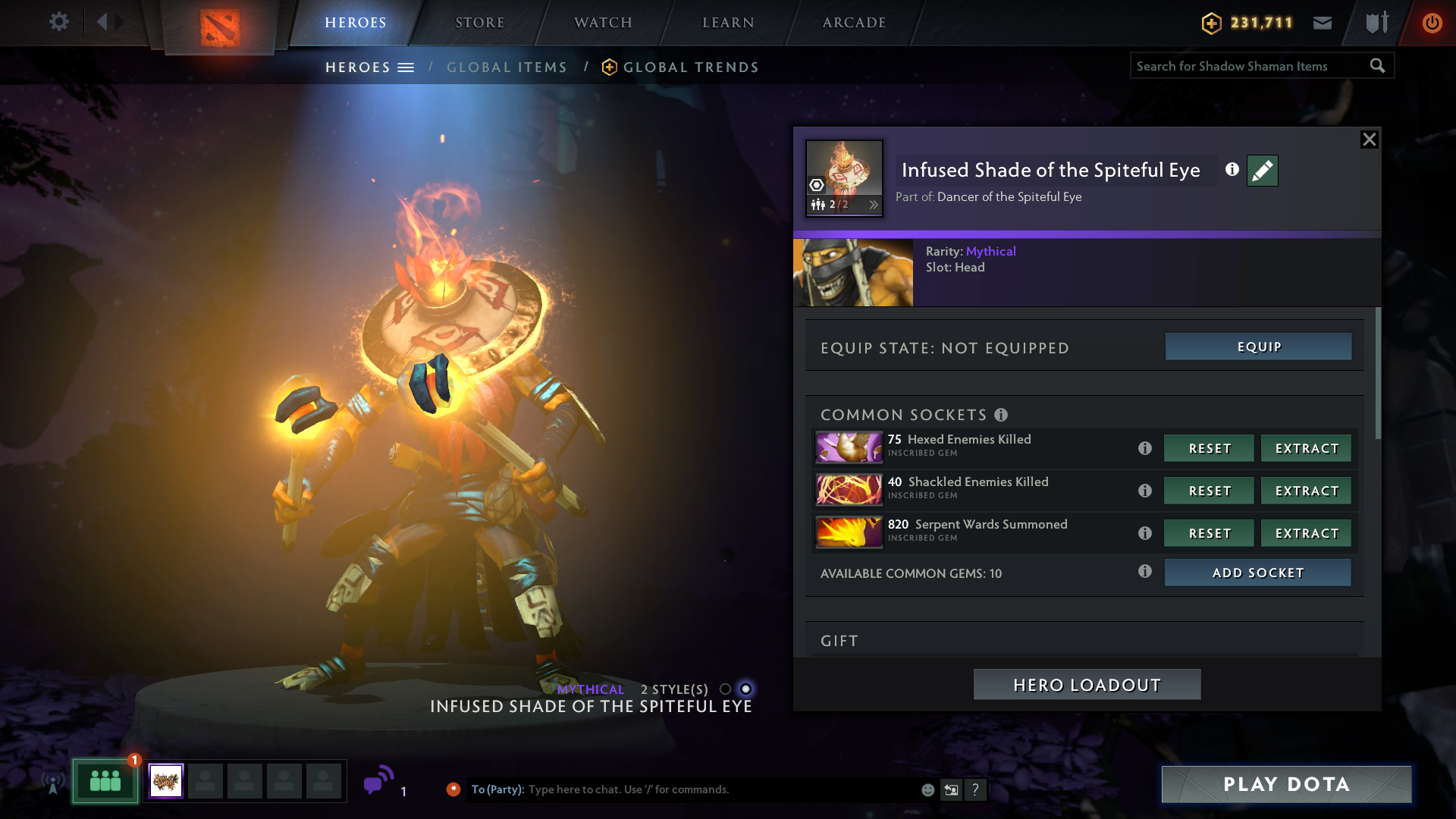Switch to the Store tab

point(479,23)
